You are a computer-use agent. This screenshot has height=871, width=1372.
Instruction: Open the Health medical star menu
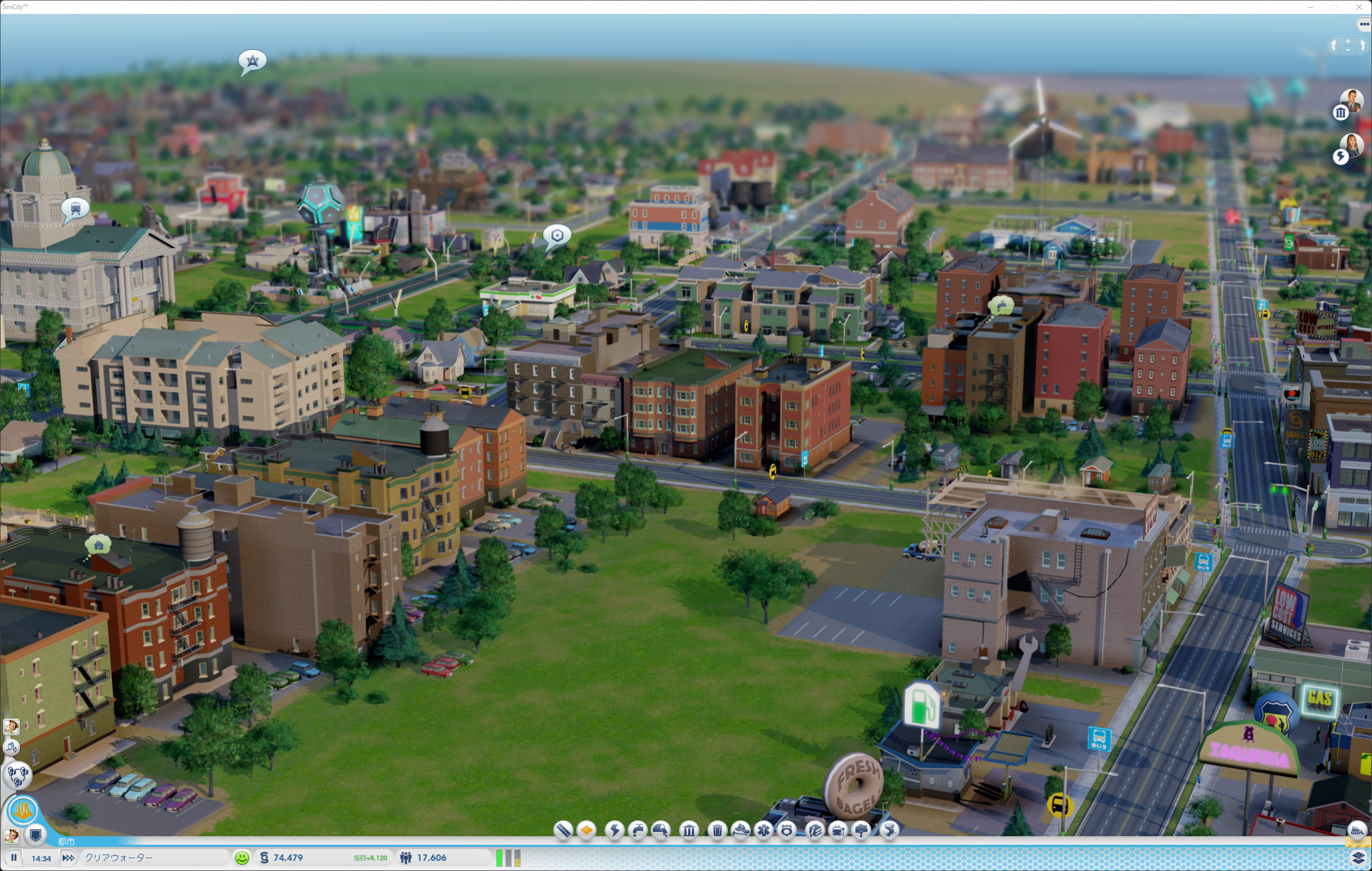(764, 830)
